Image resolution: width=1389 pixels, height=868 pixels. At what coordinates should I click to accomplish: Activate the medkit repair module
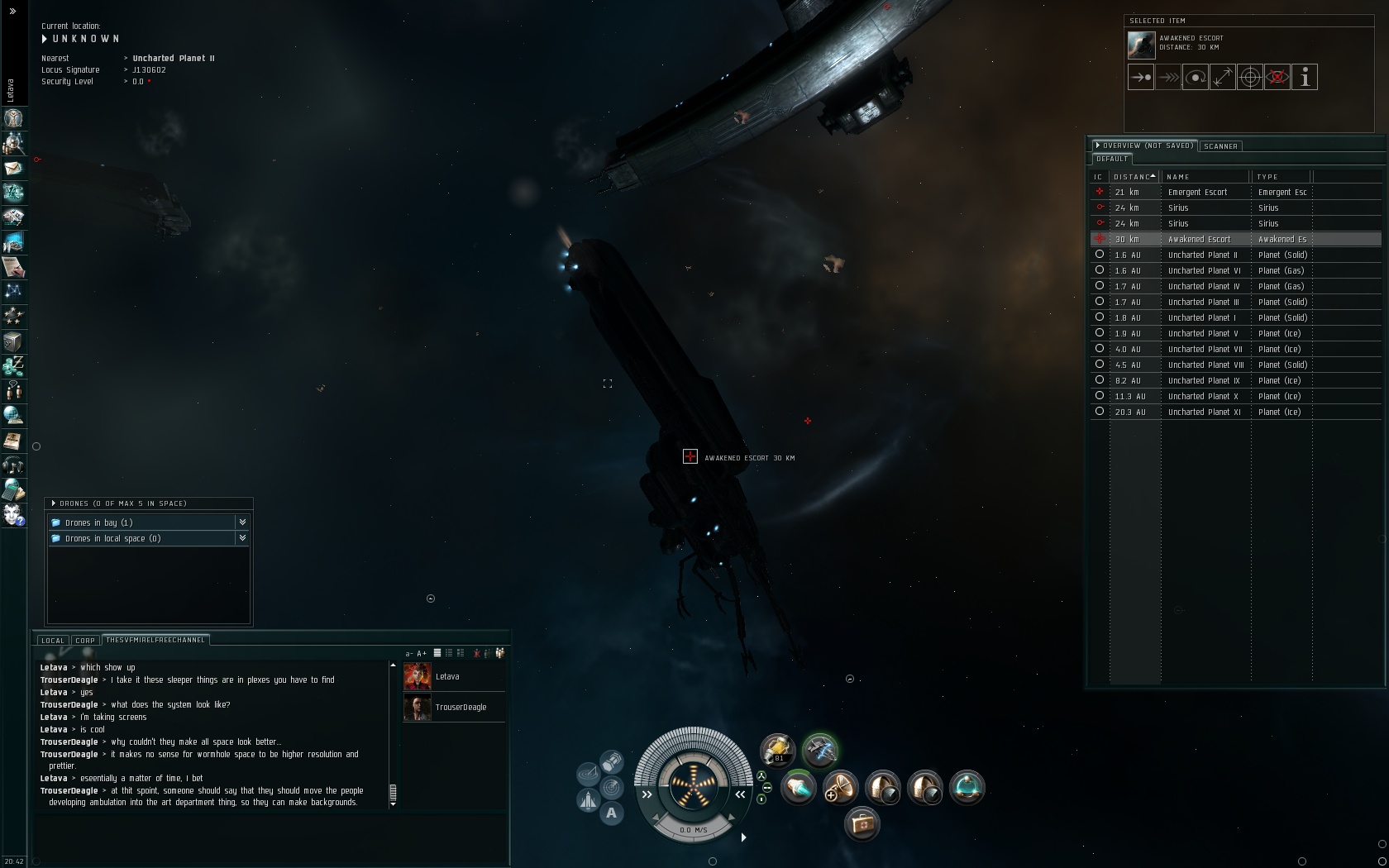coord(862,824)
